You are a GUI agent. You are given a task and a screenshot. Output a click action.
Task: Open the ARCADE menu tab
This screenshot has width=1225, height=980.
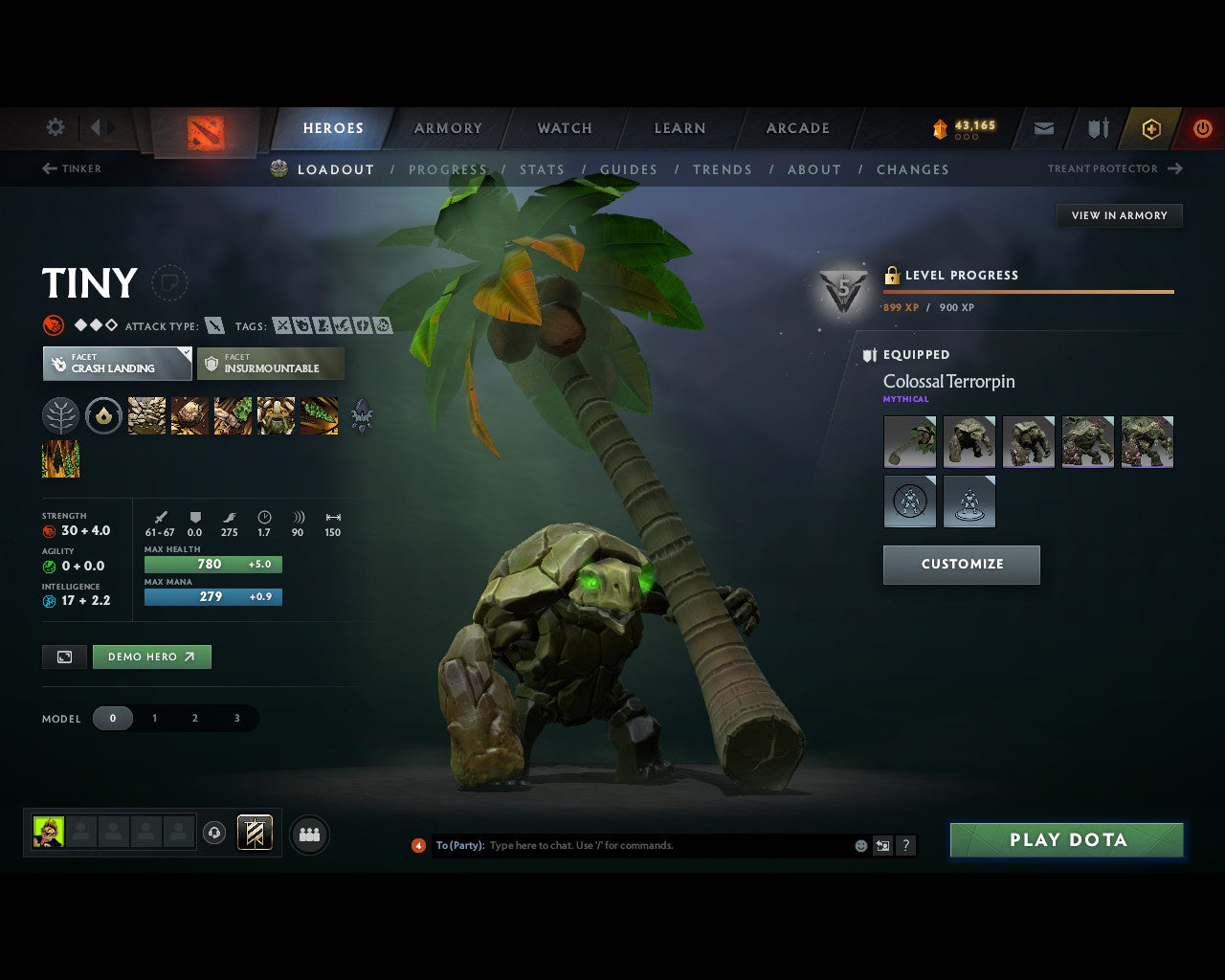(797, 128)
